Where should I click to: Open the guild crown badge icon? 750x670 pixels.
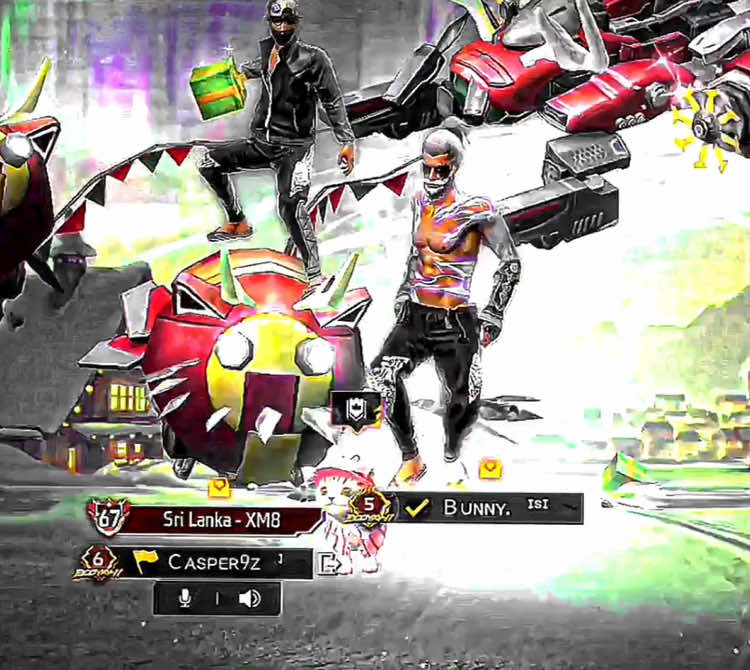tap(355, 407)
